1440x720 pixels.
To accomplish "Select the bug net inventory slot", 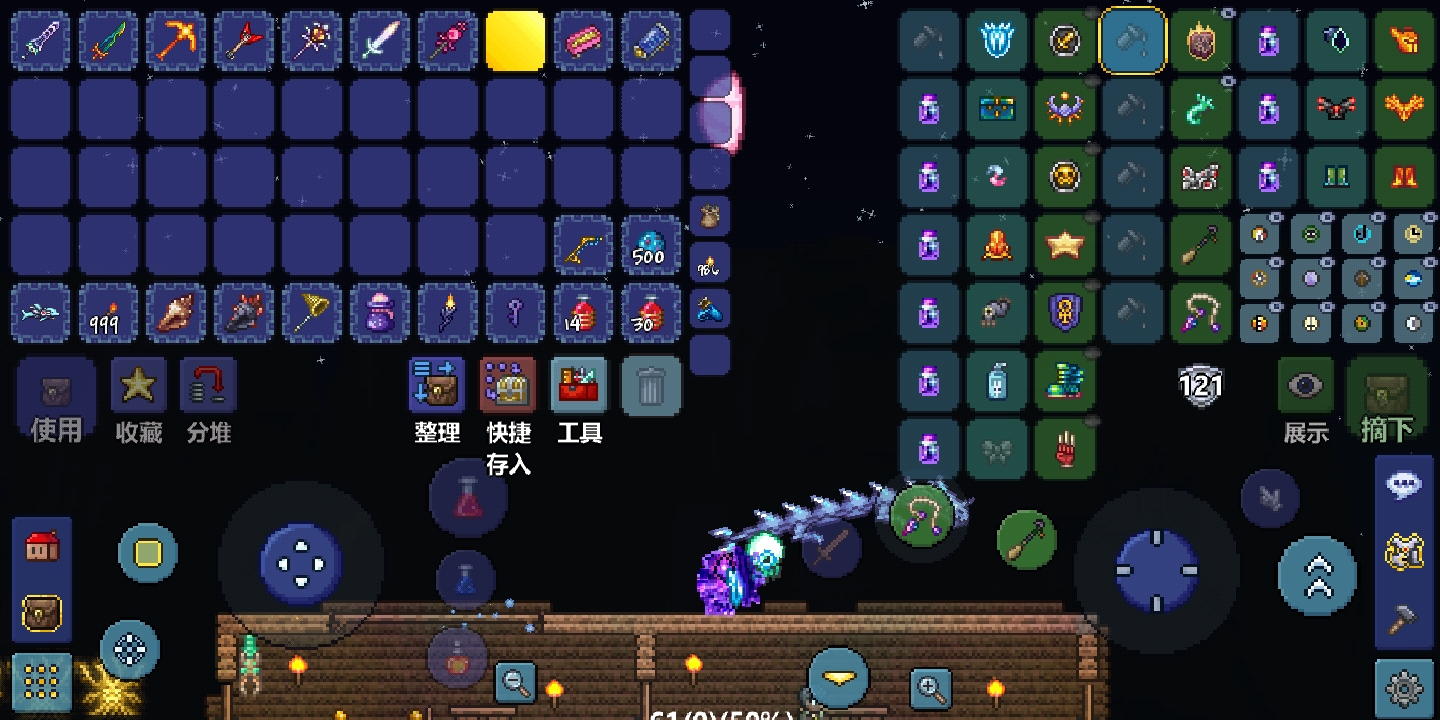I will 312,313.
